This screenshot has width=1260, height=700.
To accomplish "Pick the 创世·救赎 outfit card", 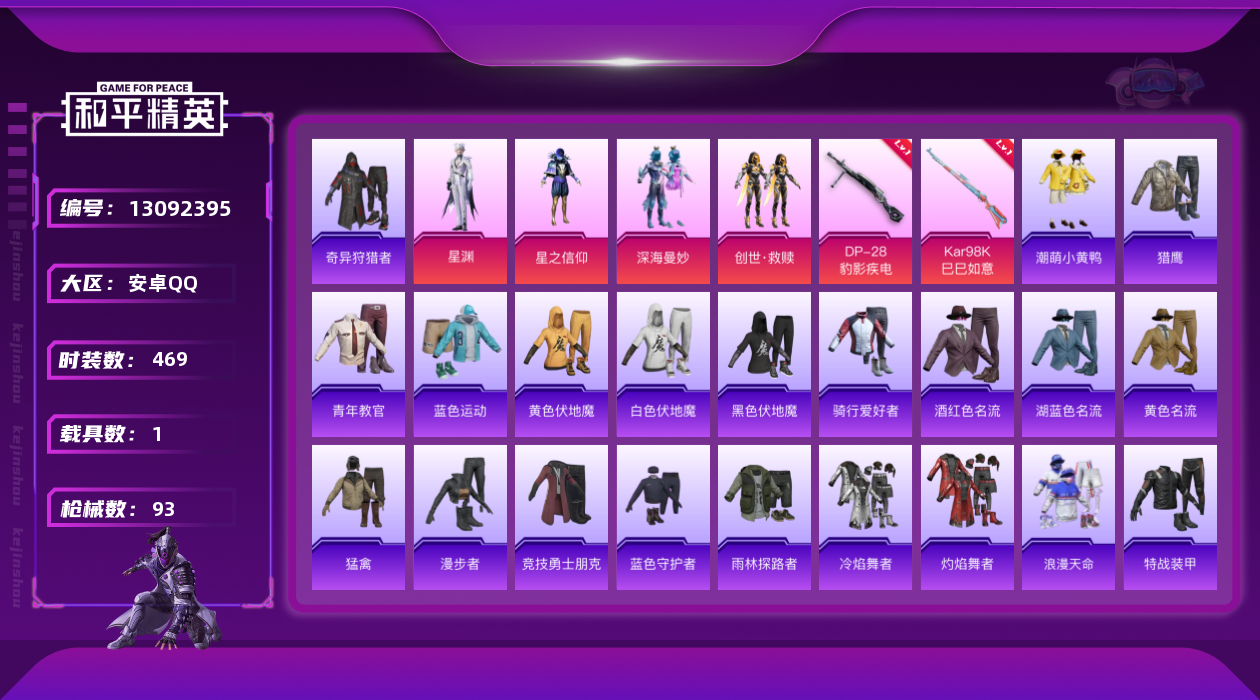I will pyautogui.click(x=764, y=211).
